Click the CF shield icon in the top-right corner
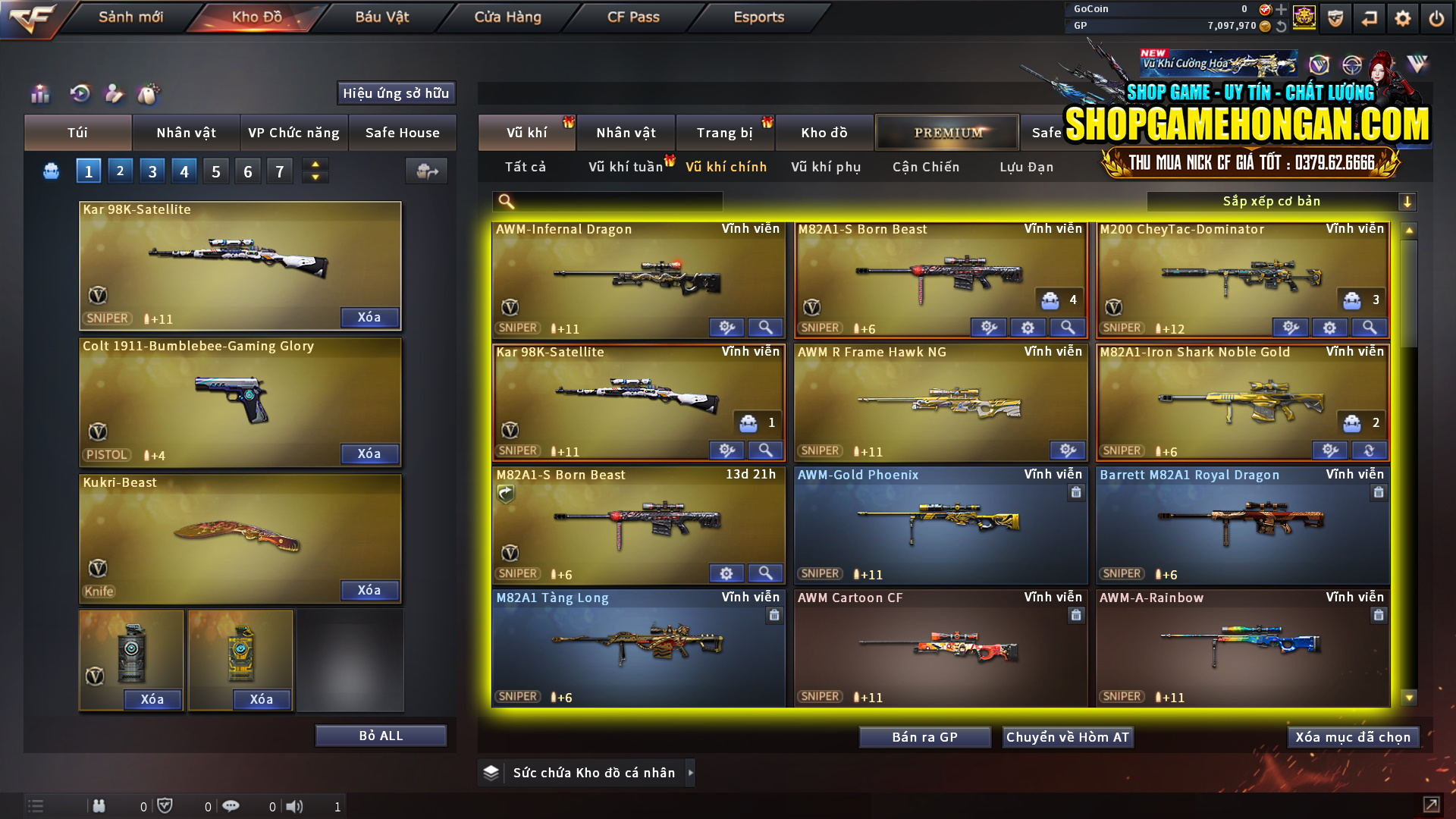The width and height of the screenshot is (1456, 819). click(1334, 17)
